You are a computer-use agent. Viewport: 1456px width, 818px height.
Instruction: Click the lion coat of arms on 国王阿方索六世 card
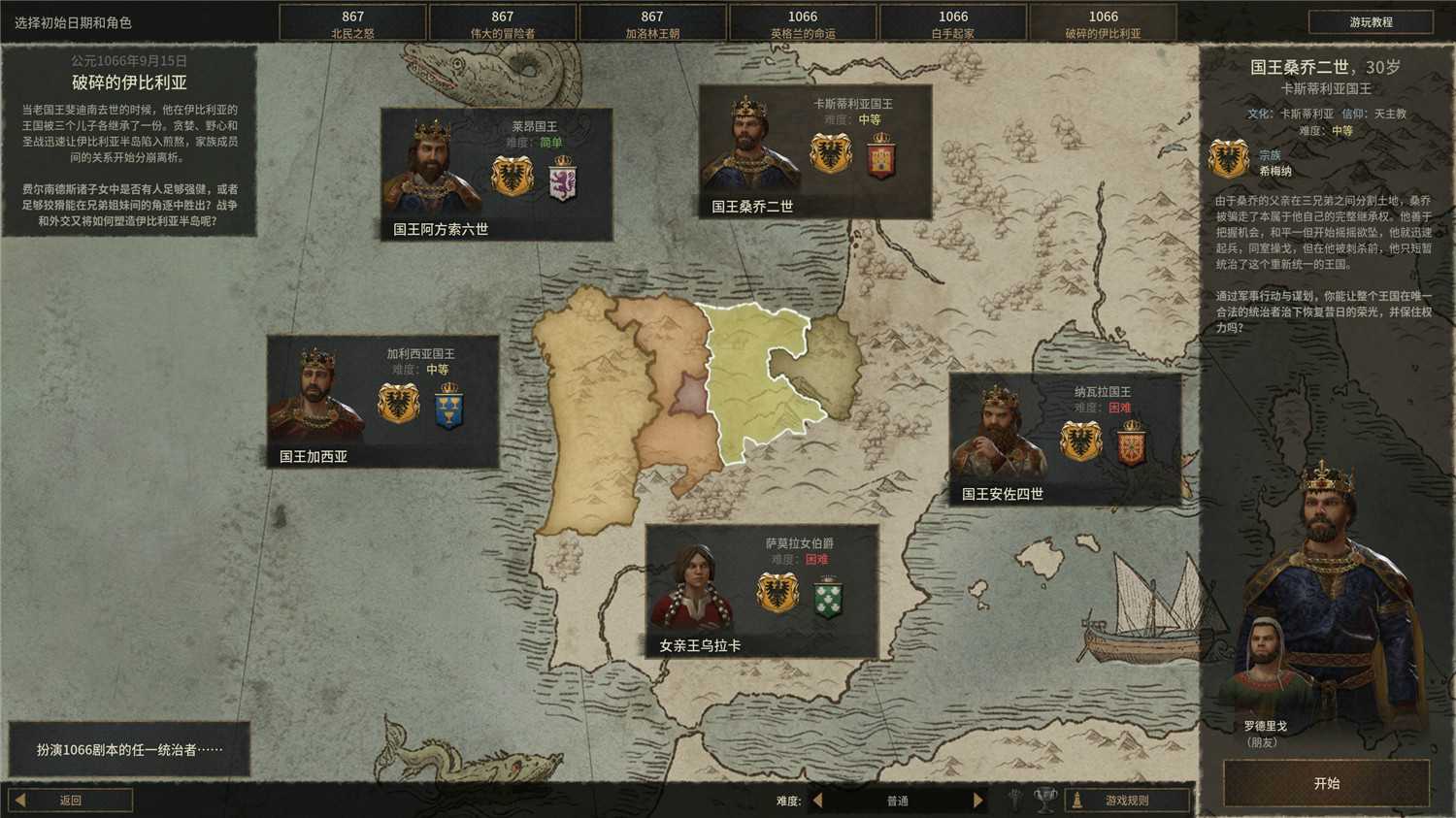tap(562, 182)
